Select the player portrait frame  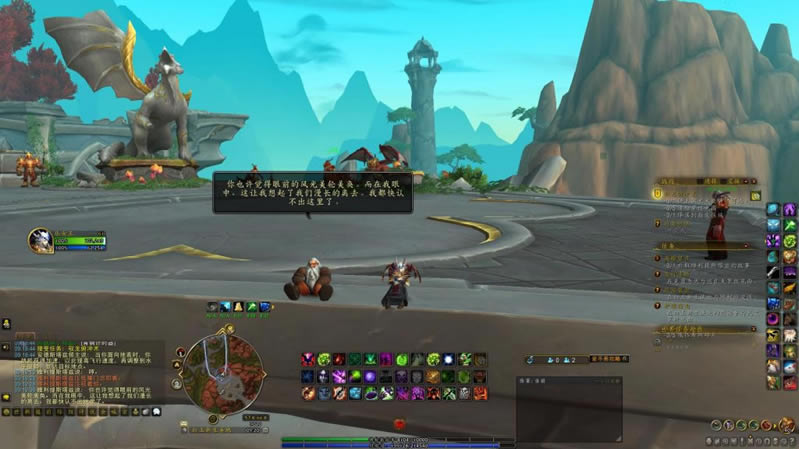click(40, 240)
